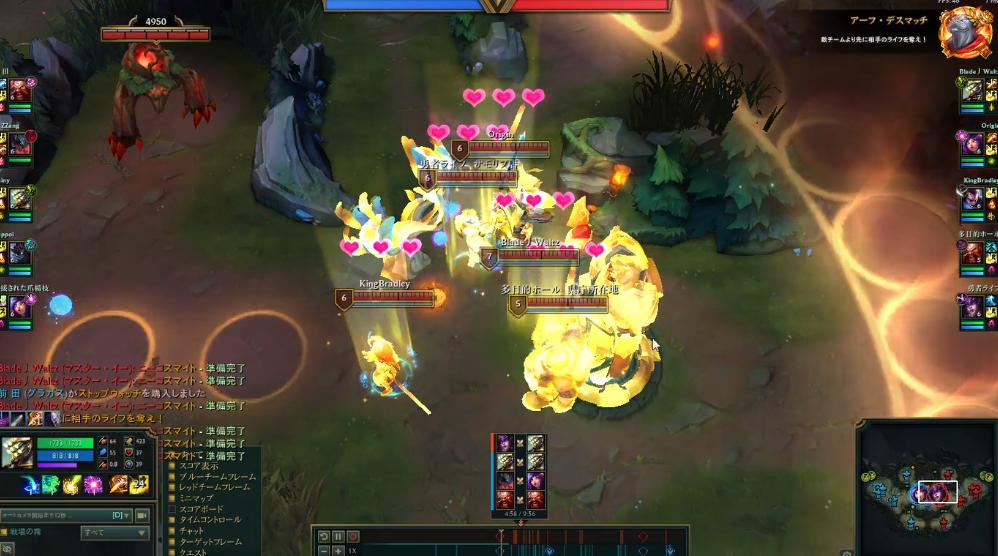Jump back with the replay rewind button
The width and height of the screenshot is (998, 556).
(x=324, y=537)
